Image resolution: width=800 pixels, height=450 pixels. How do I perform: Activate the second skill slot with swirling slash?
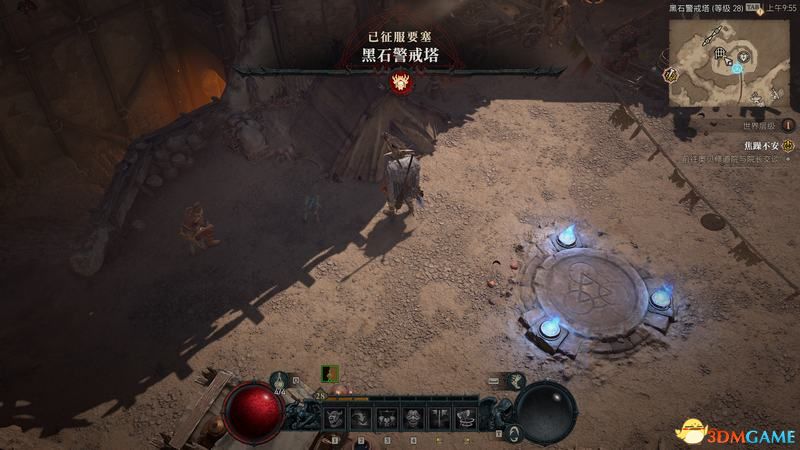(362, 417)
